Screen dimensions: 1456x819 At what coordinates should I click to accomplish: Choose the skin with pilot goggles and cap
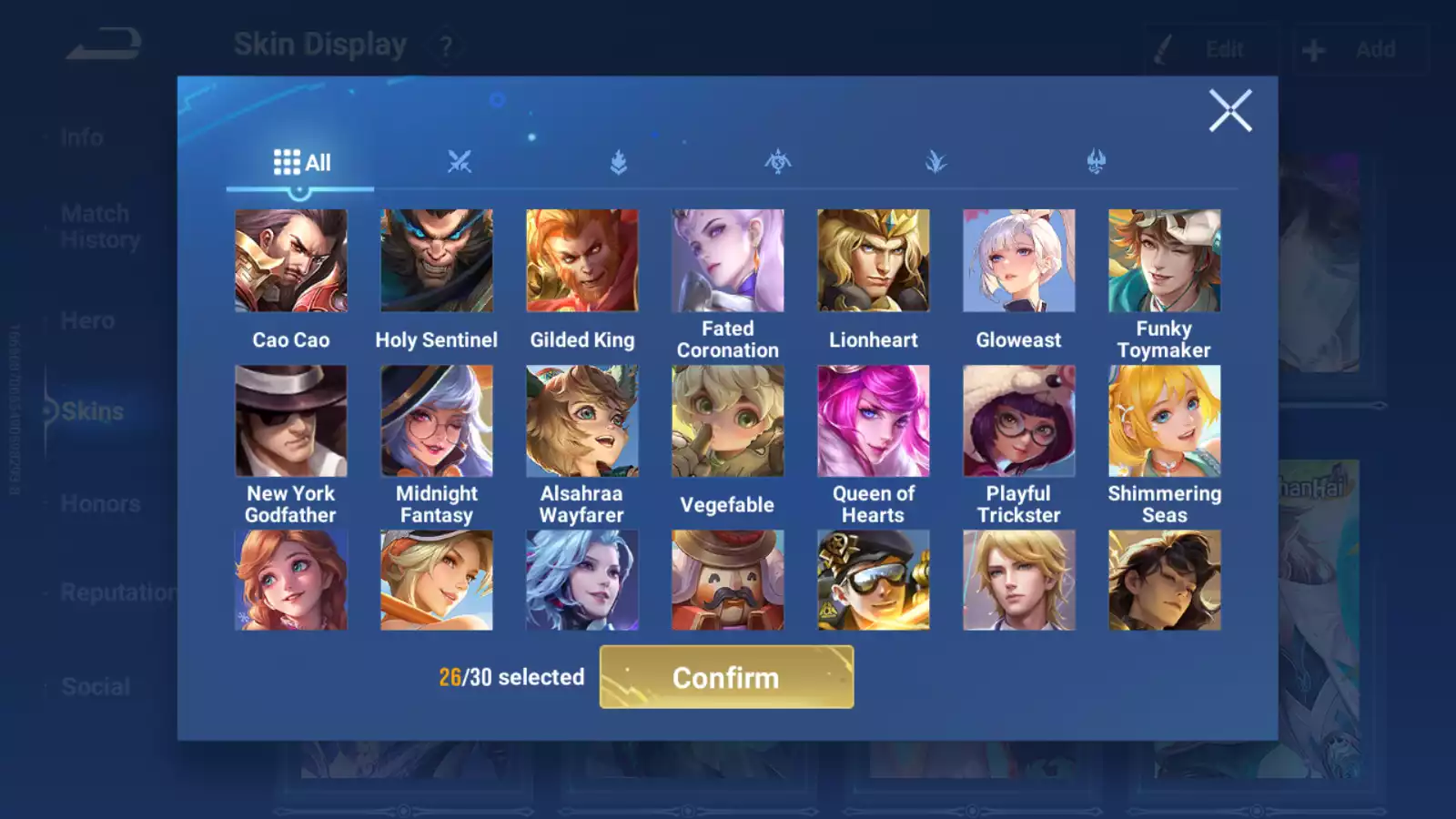point(874,580)
